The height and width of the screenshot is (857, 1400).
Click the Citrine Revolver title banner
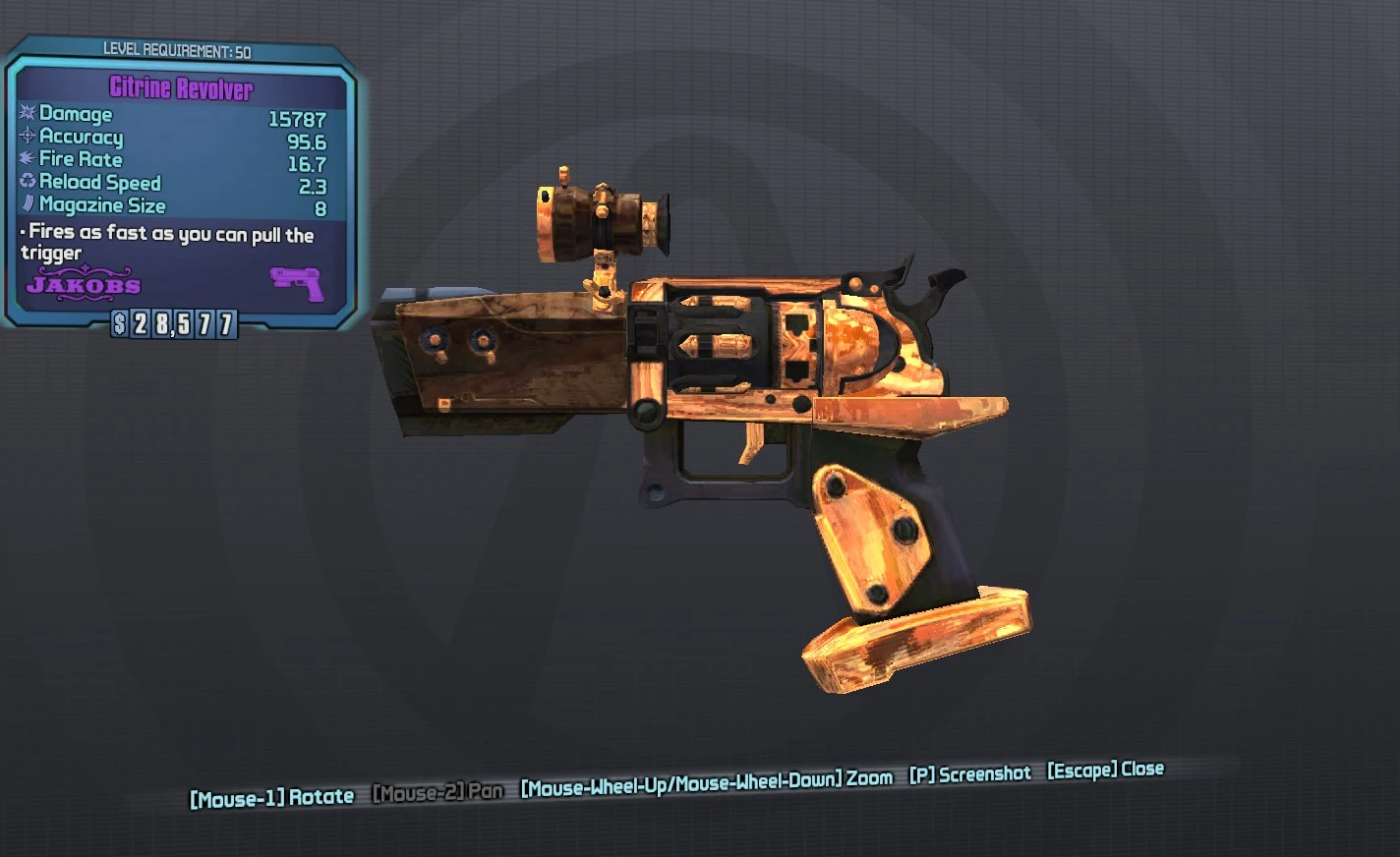coord(182,87)
